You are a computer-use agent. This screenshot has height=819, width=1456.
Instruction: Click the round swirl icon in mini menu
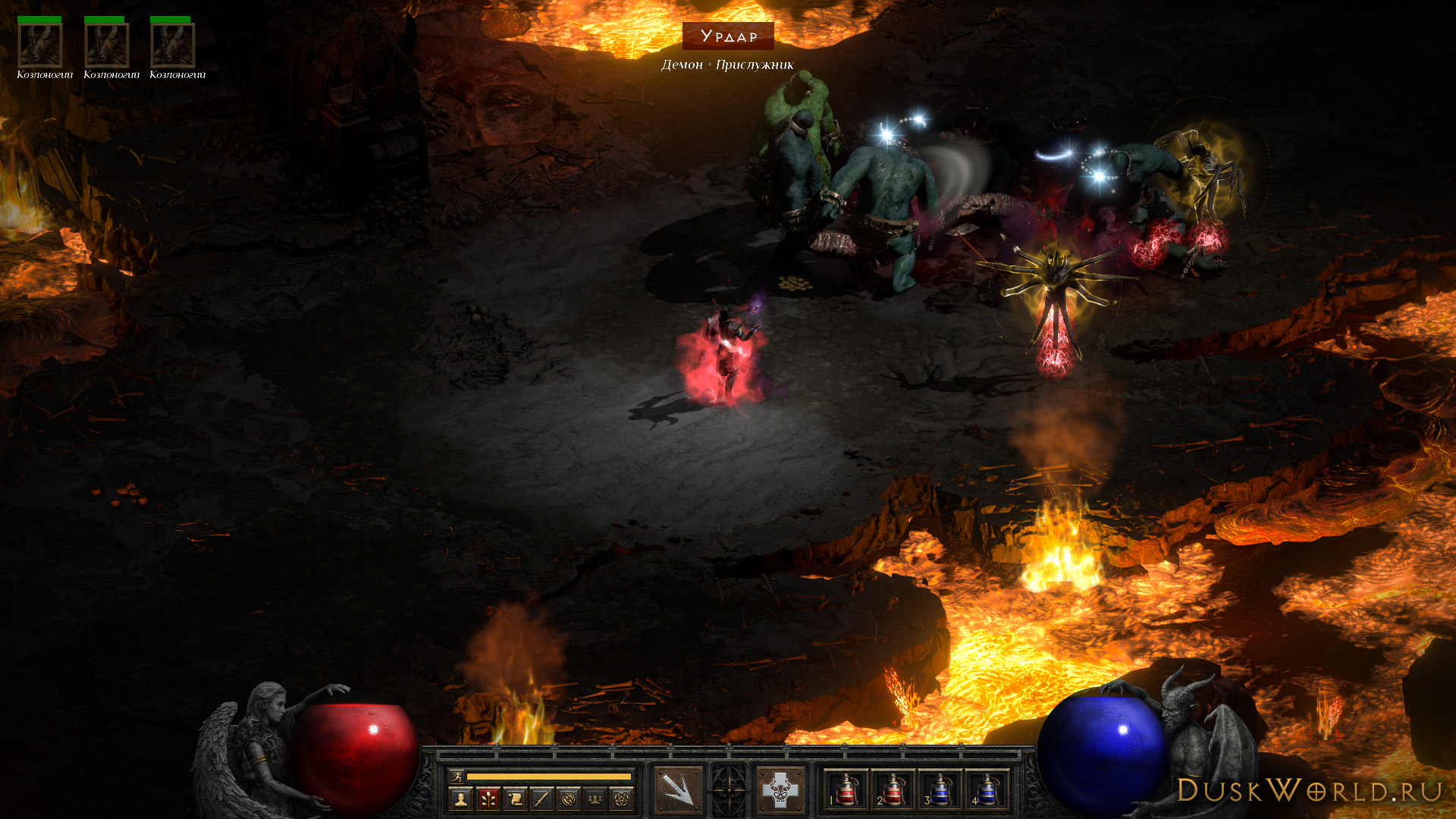[x=569, y=799]
